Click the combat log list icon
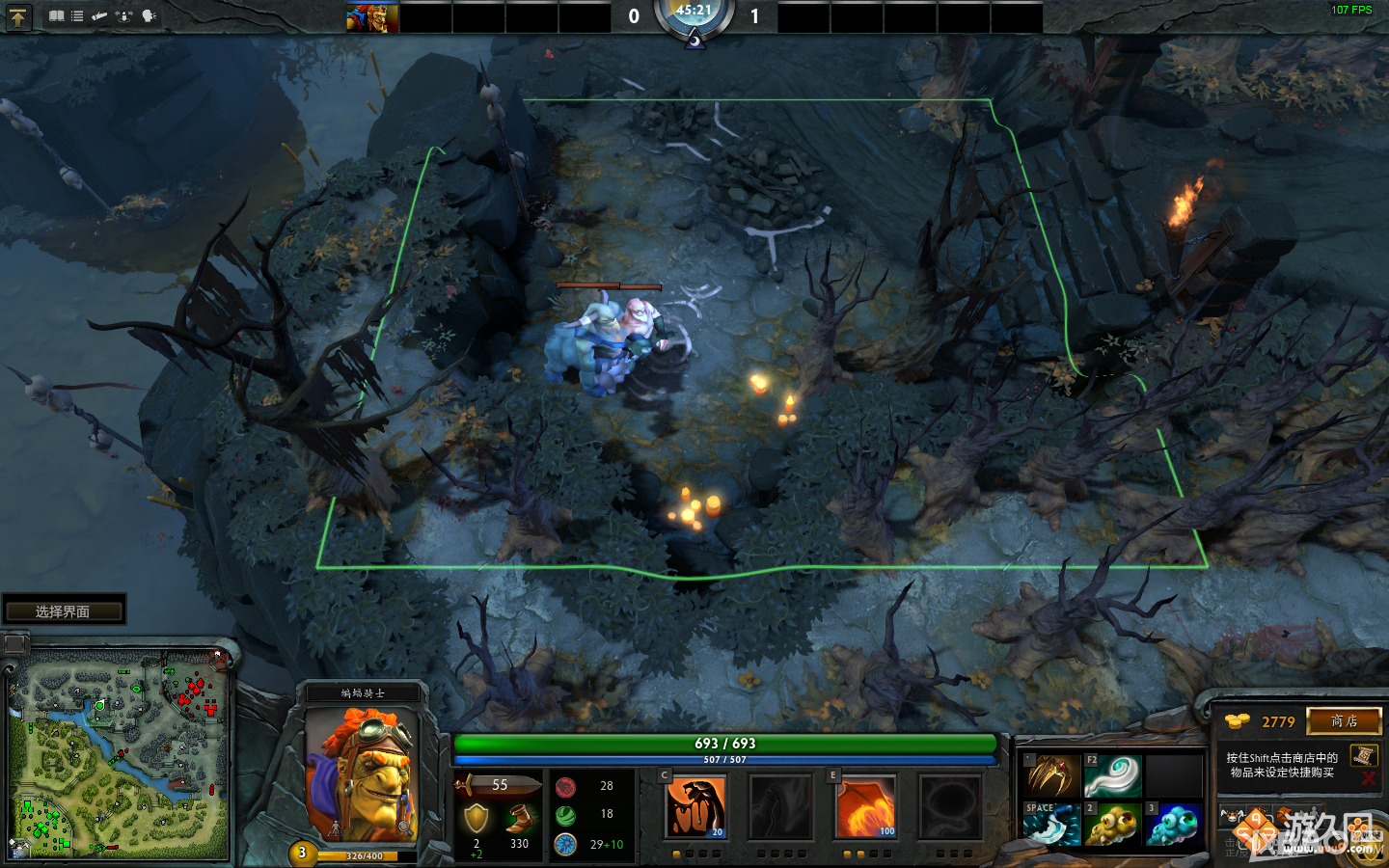1389x868 pixels. pyautogui.click(x=76, y=15)
